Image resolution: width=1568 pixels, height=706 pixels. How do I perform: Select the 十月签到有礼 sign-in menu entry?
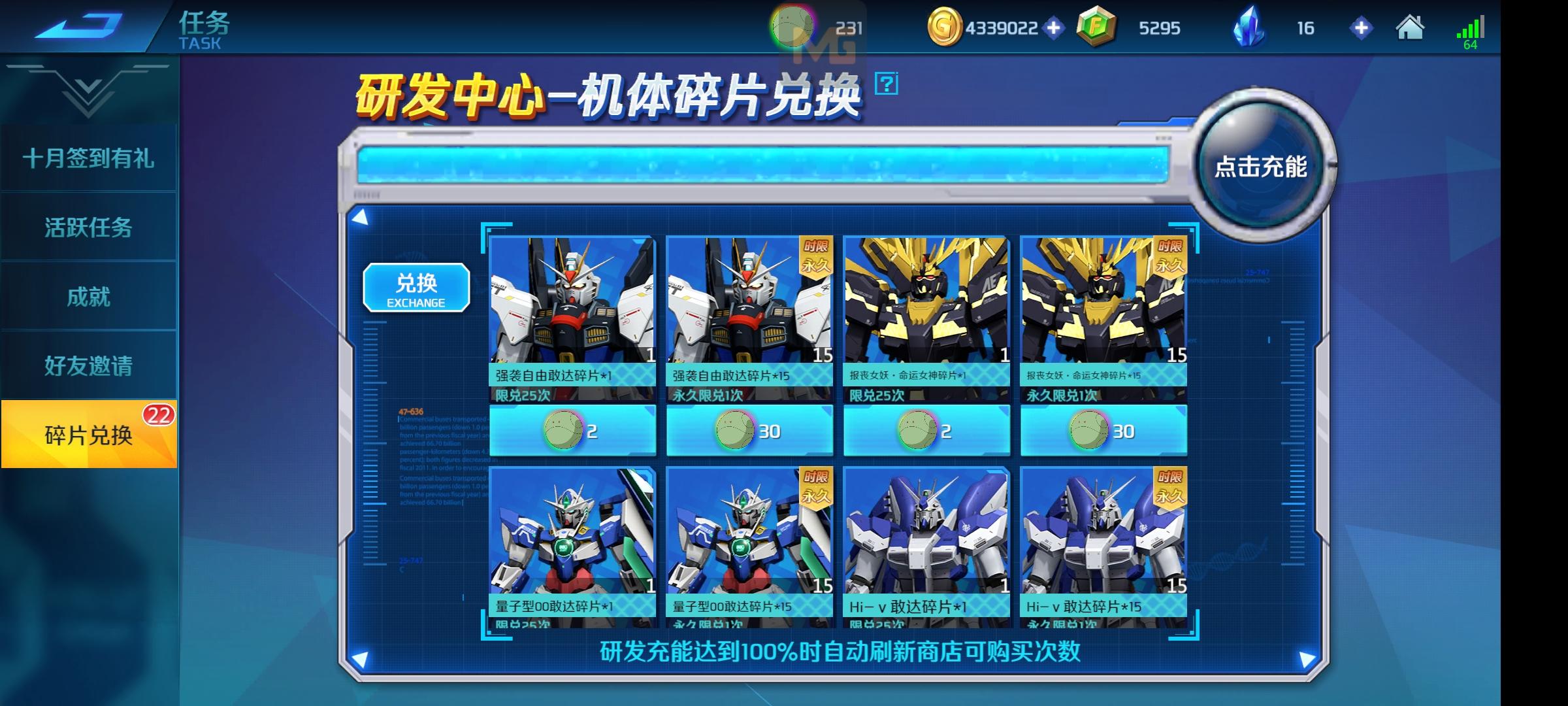90,159
